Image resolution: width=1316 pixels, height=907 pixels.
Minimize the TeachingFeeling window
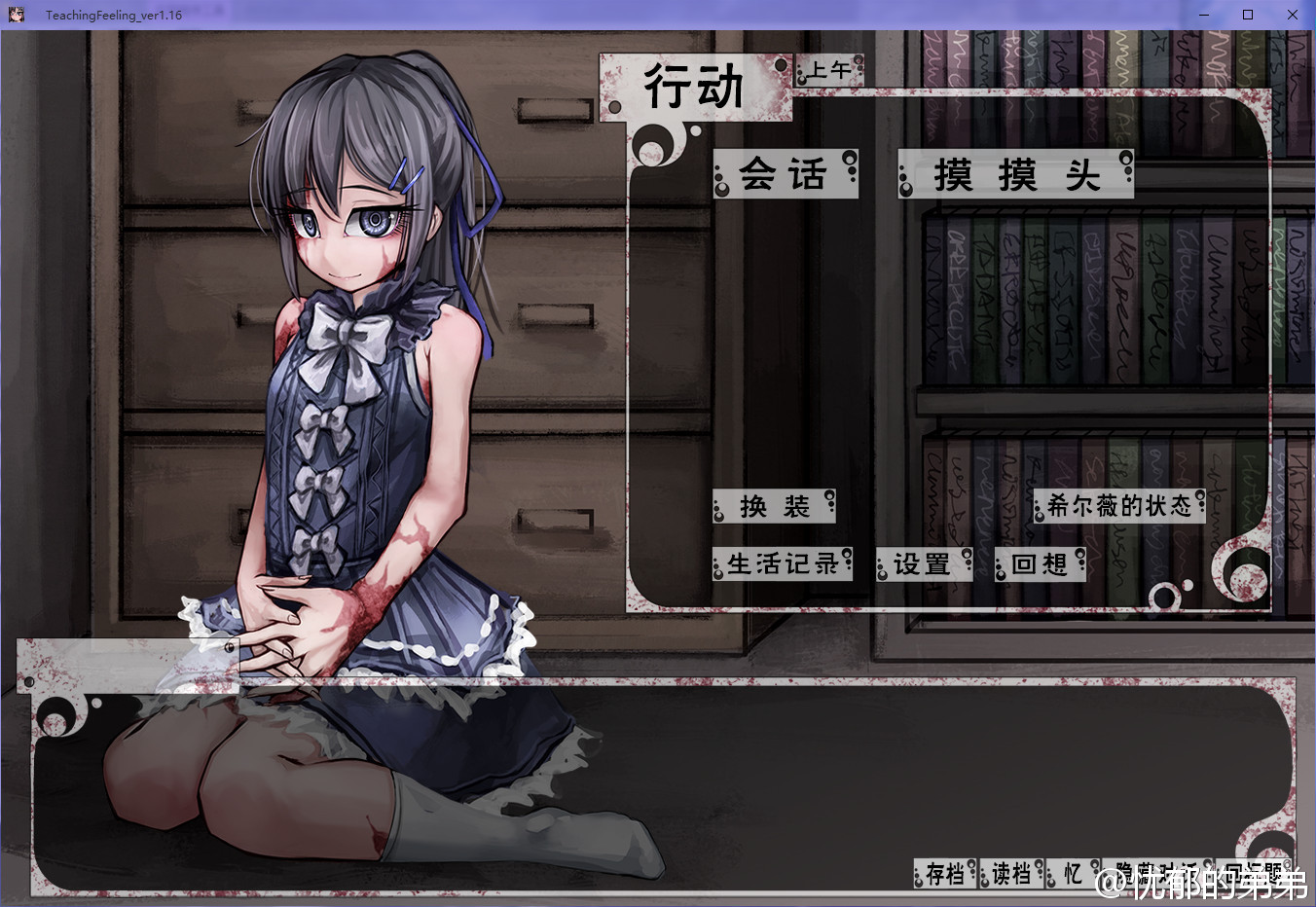tap(1204, 15)
